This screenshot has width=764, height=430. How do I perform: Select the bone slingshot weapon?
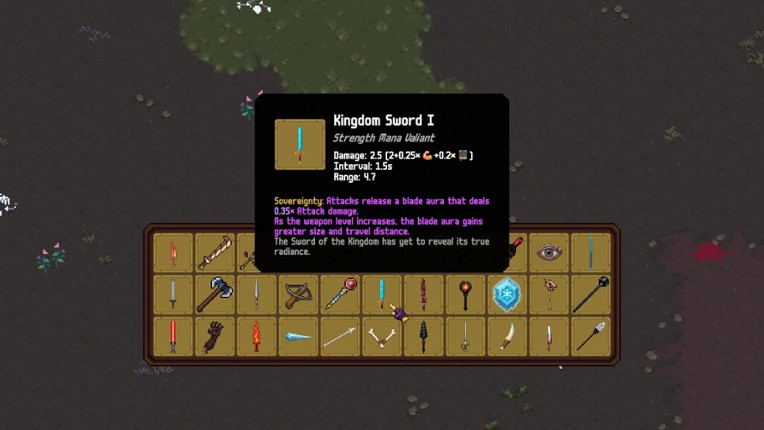coord(381,336)
